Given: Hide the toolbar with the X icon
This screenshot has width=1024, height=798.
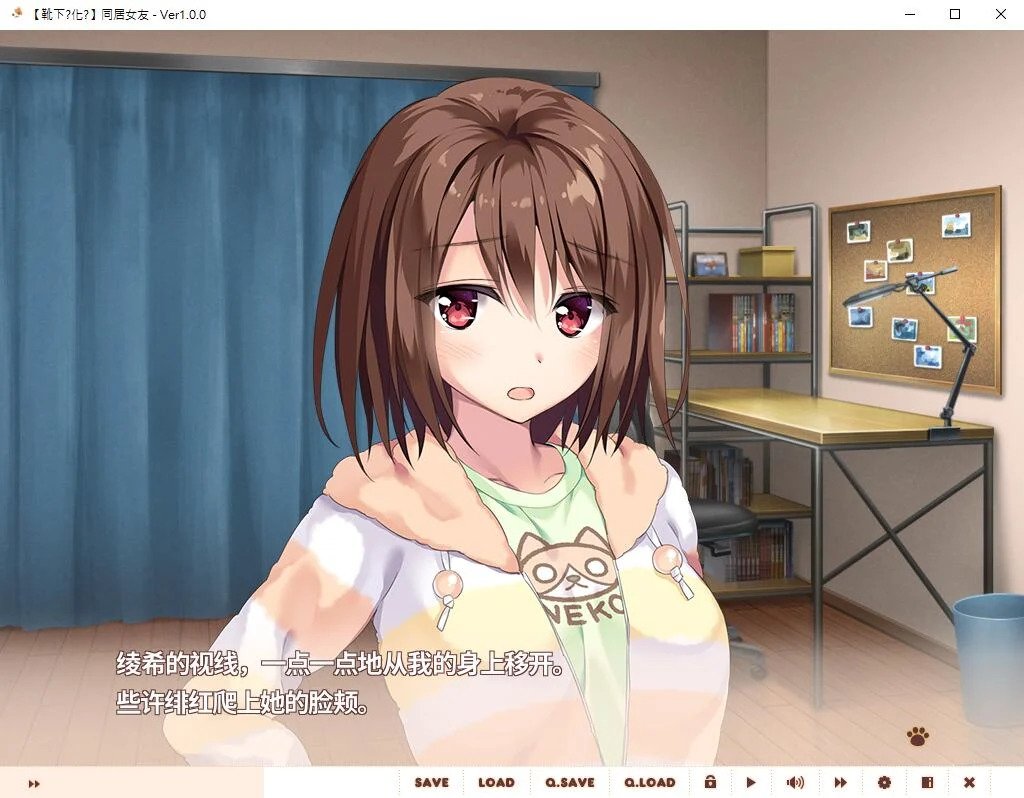Looking at the screenshot, I should (969, 782).
